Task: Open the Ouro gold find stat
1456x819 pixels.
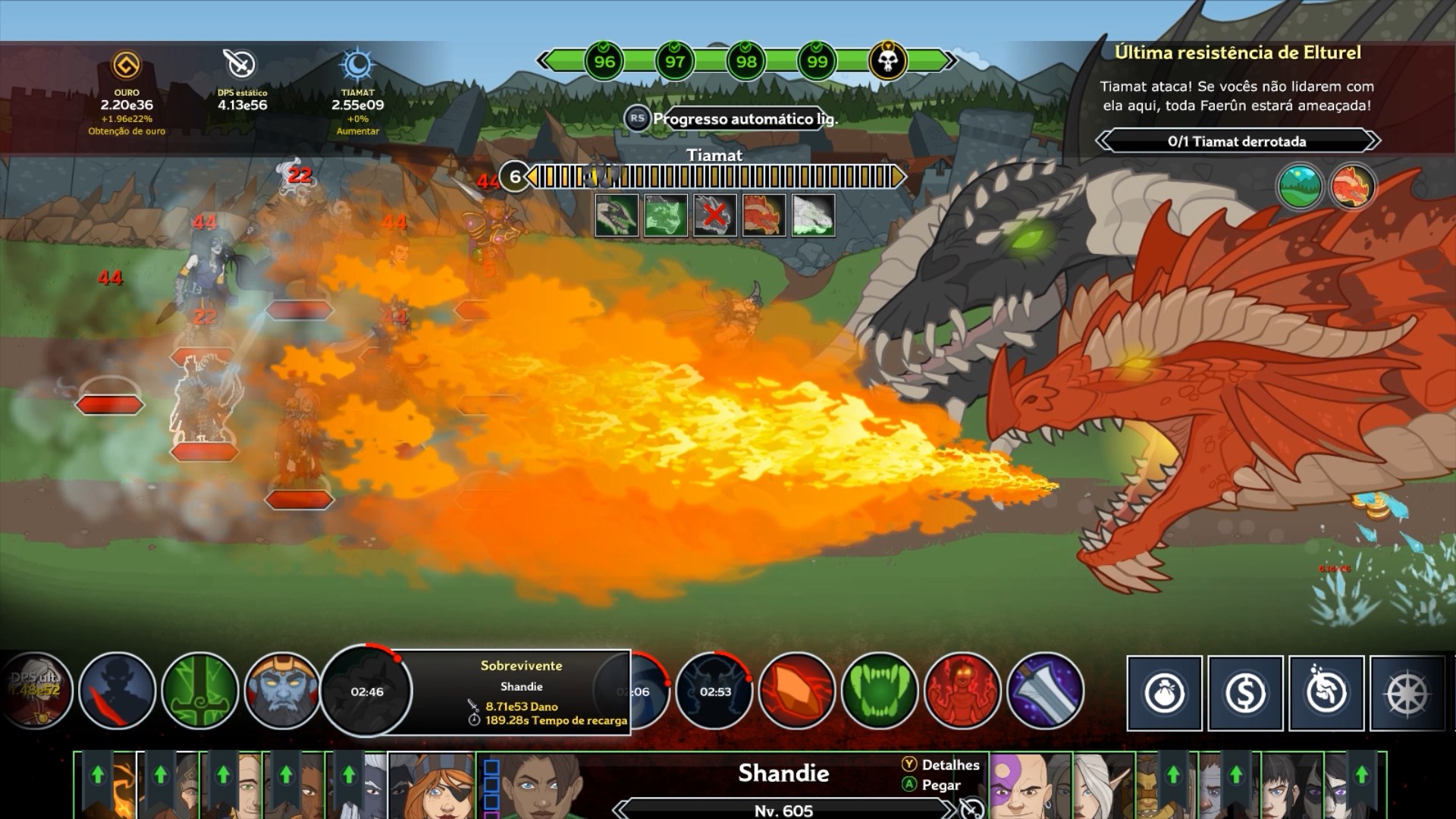Action: [127, 67]
